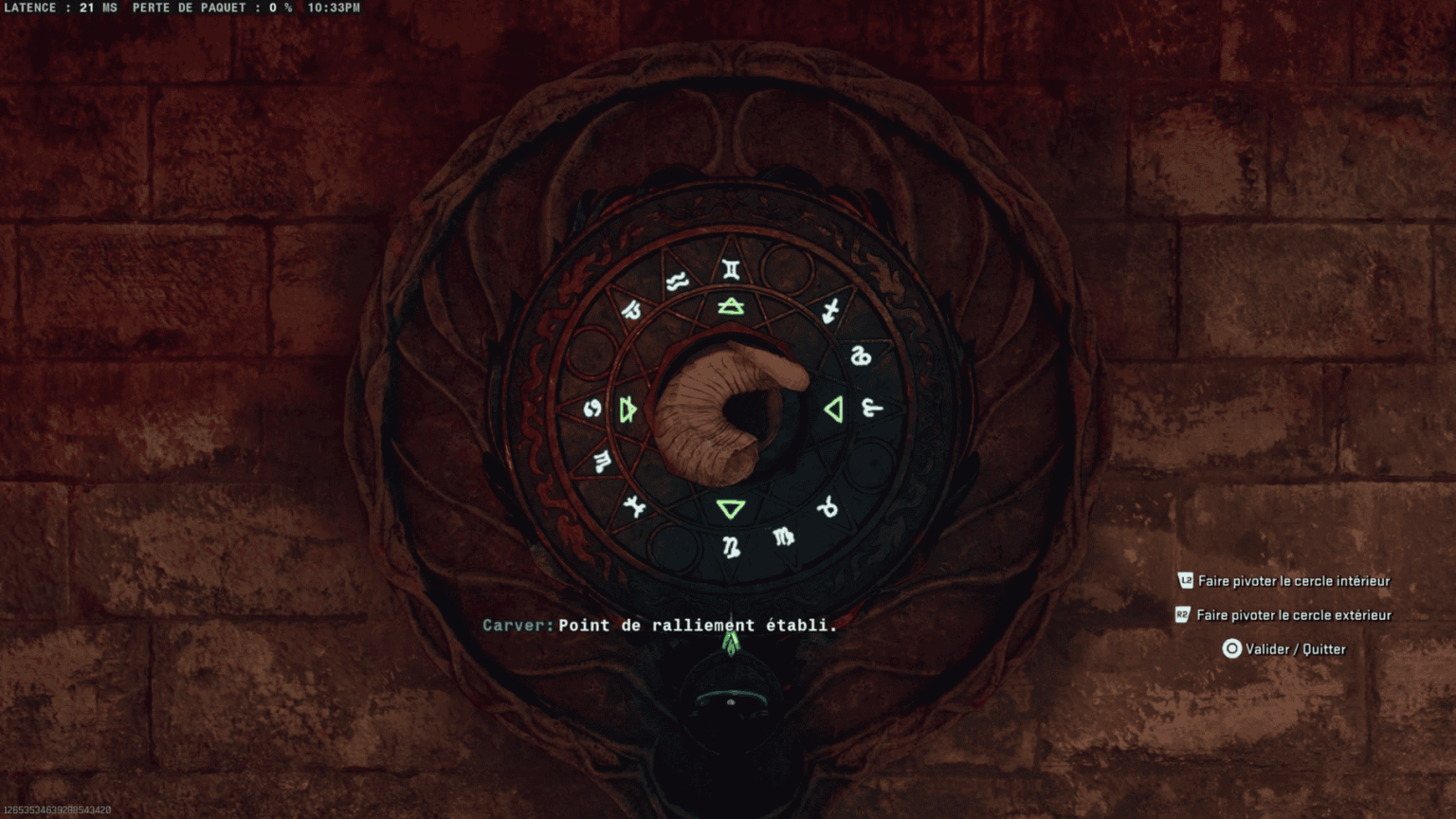Toggle the green air symbol at the top
The width and height of the screenshot is (1456, 819).
pyautogui.click(x=730, y=305)
